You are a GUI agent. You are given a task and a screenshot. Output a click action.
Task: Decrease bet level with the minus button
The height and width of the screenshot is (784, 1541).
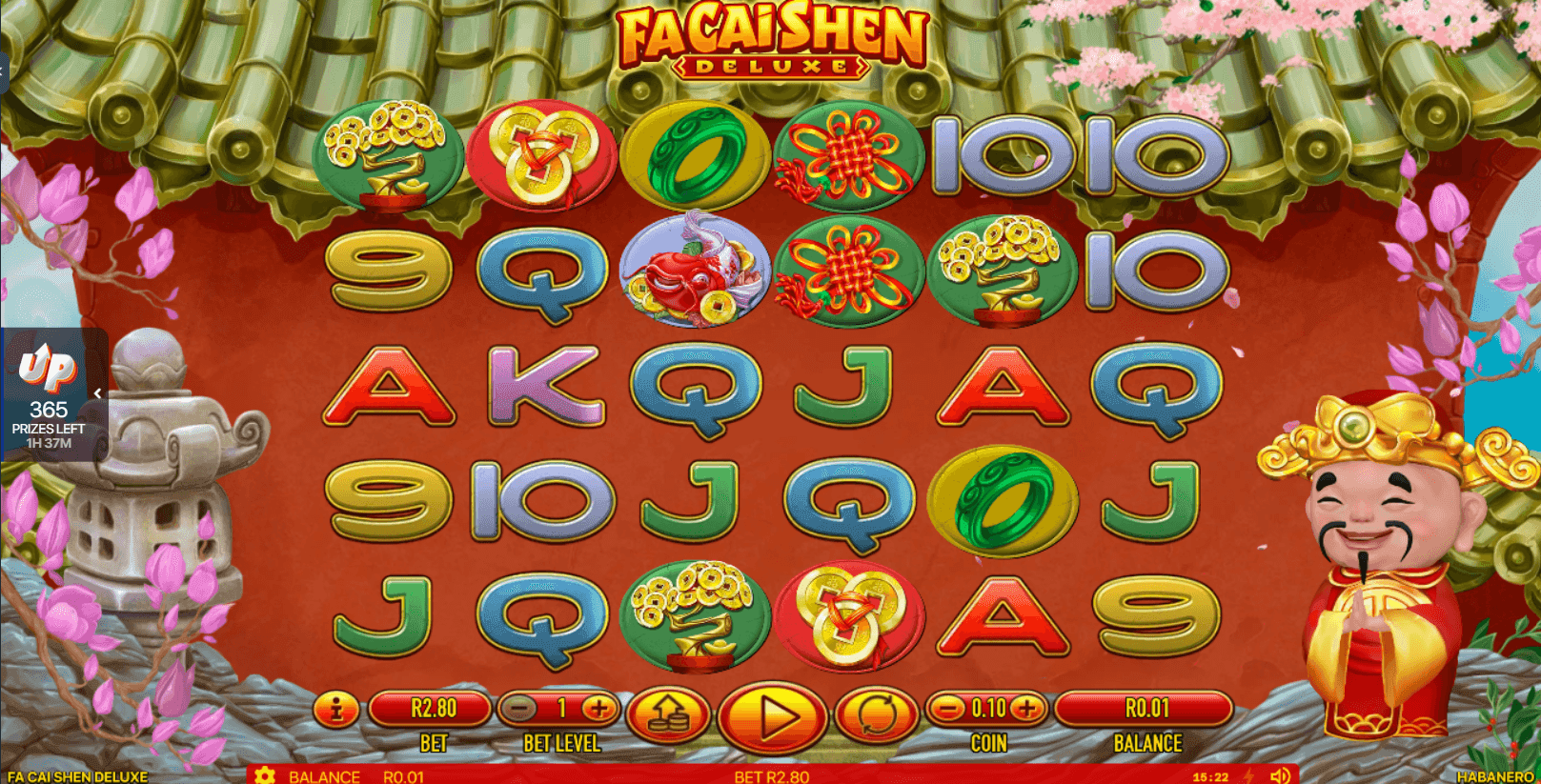click(518, 709)
